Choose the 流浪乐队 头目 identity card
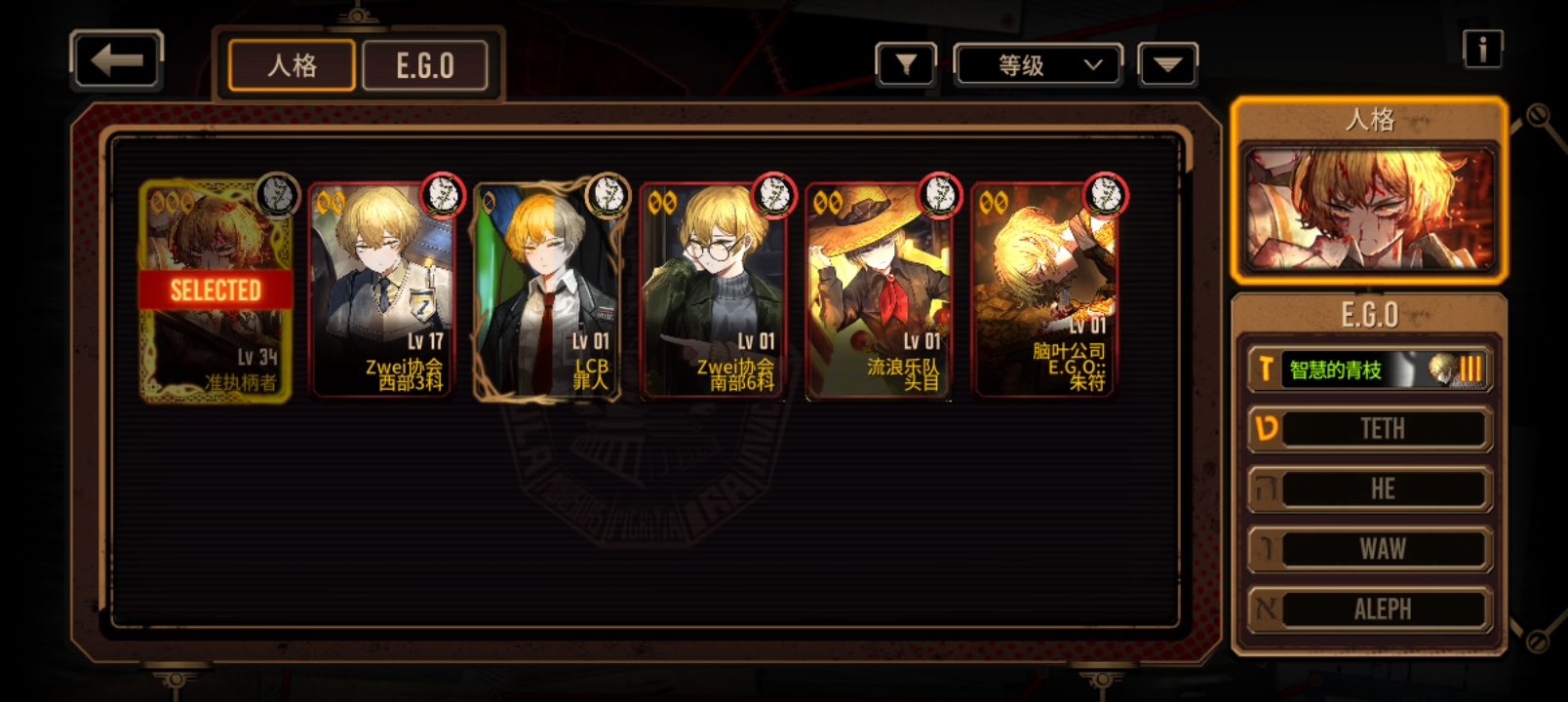The width and height of the screenshot is (1568, 702). point(879,292)
